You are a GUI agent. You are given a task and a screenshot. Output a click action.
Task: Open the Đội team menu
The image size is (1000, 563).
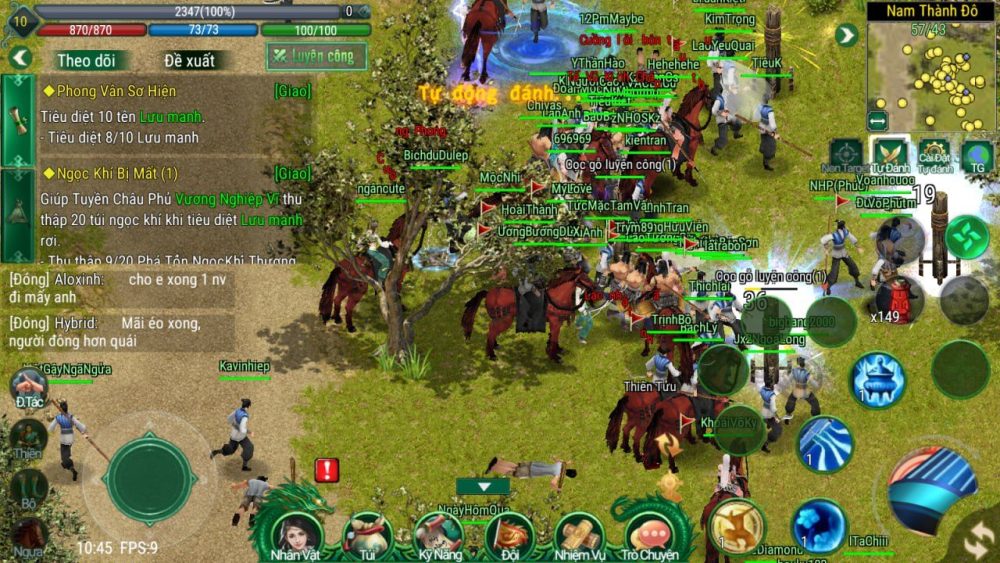(510, 534)
